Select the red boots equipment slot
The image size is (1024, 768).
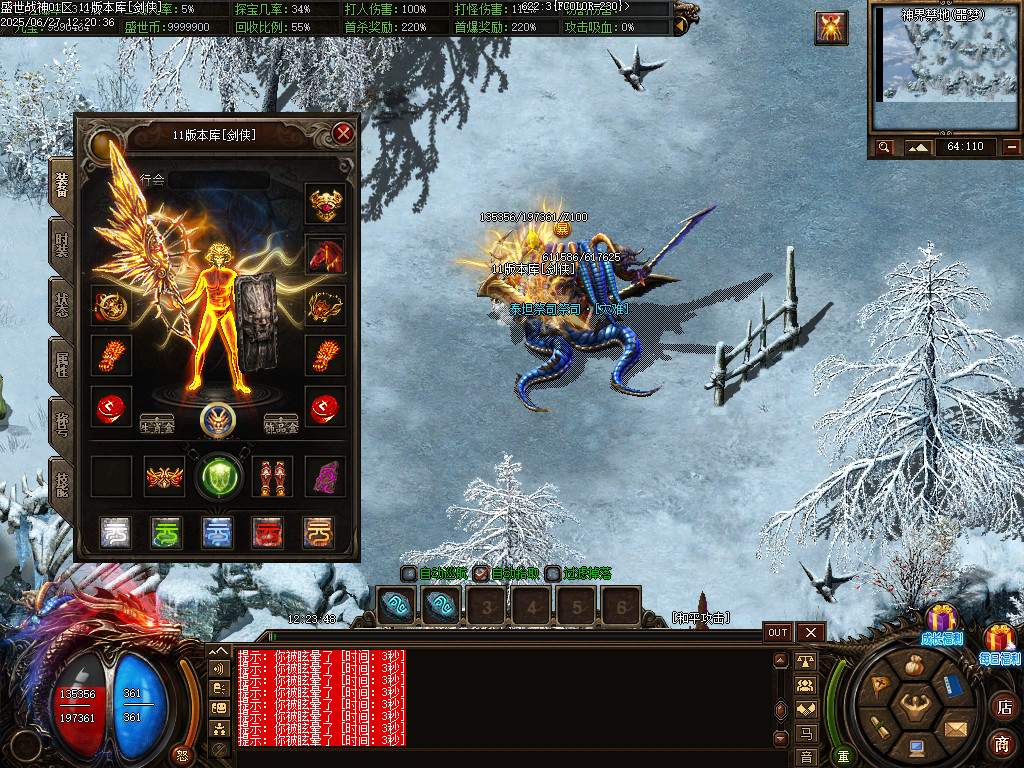[x=272, y=477]
